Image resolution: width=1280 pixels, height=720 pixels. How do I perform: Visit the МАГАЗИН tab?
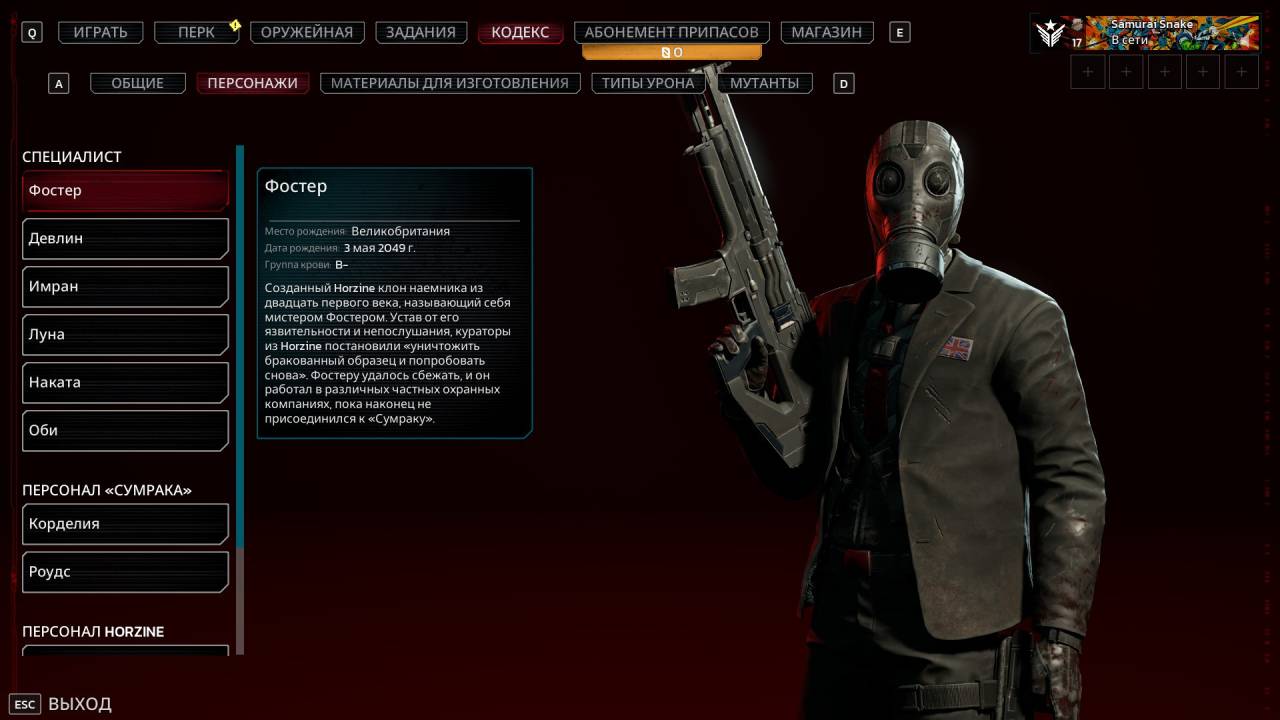click(x=826, y=32)
